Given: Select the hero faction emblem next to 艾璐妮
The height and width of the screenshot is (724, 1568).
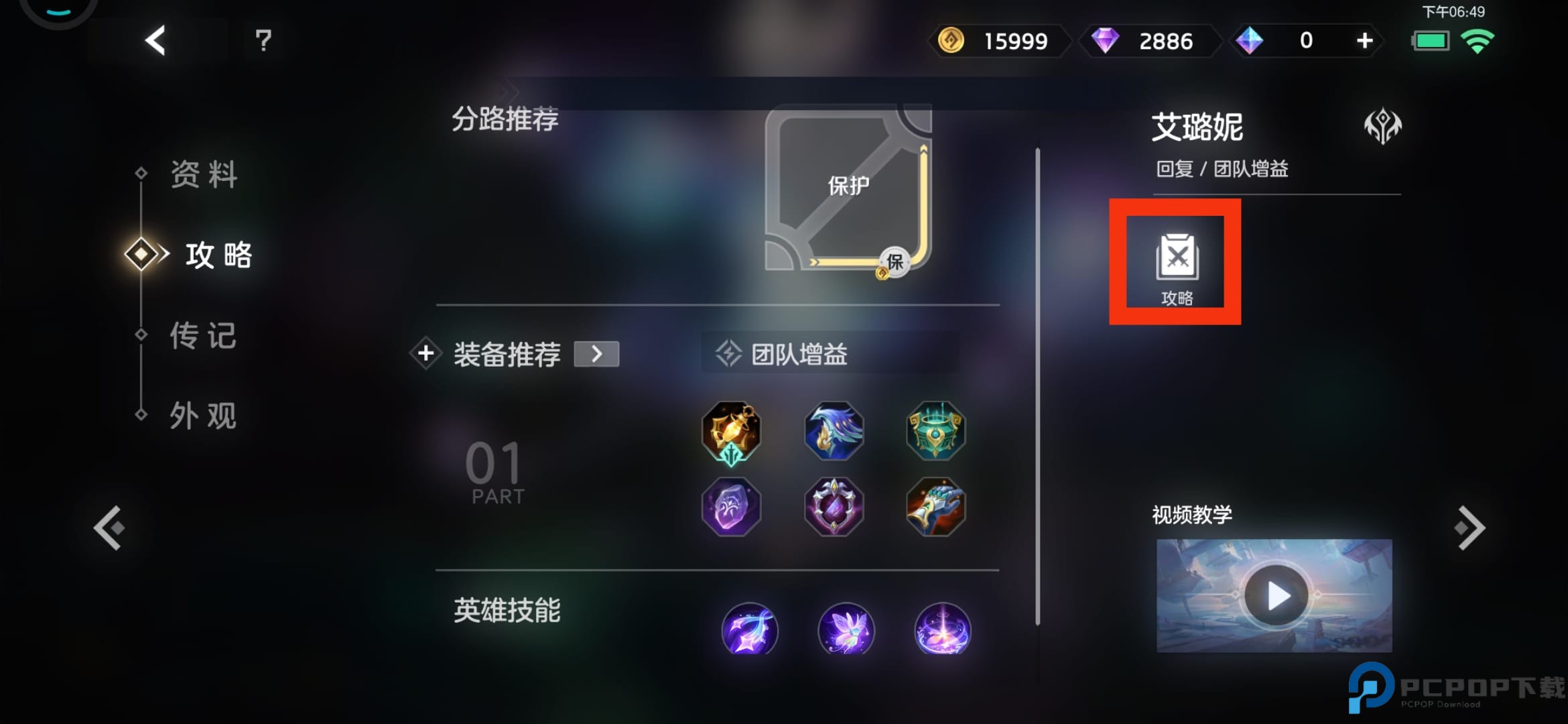Looking at the screenshot, I should click(1384, 124).
